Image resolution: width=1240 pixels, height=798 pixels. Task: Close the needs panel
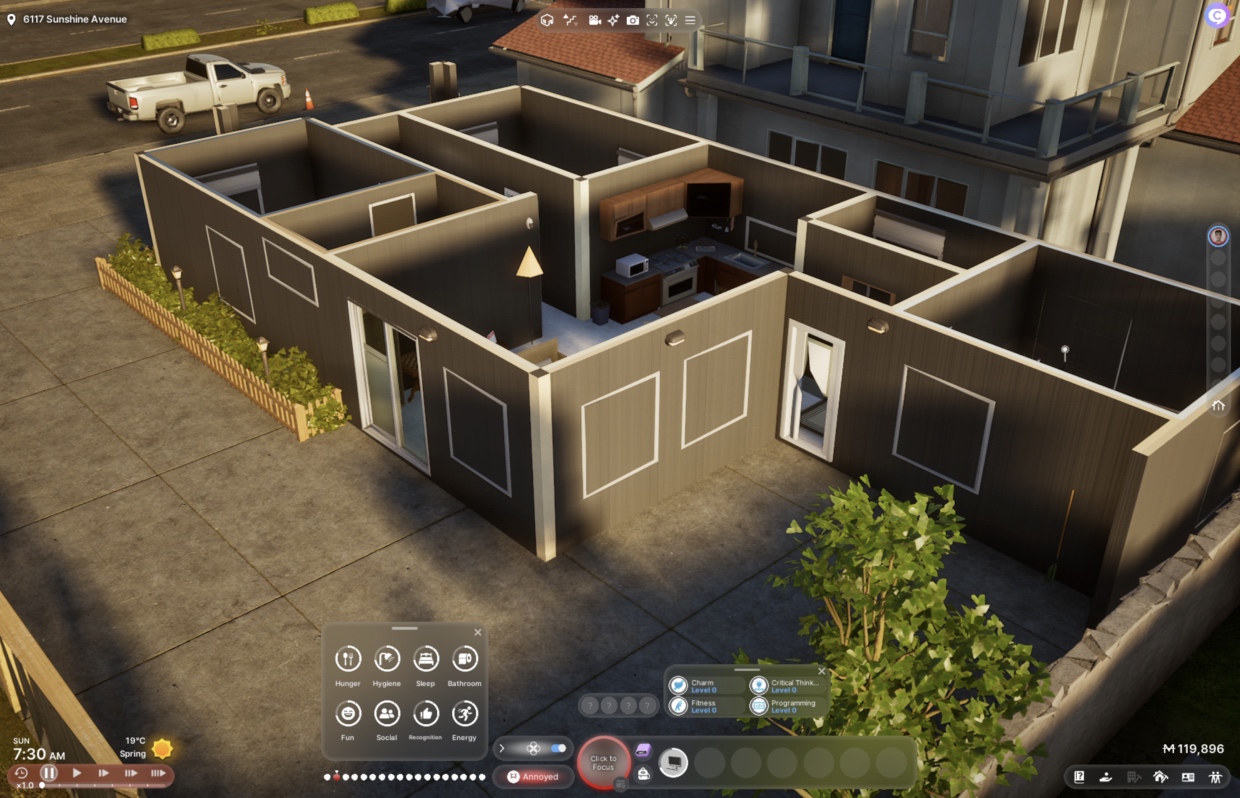(x=477, y=632)
